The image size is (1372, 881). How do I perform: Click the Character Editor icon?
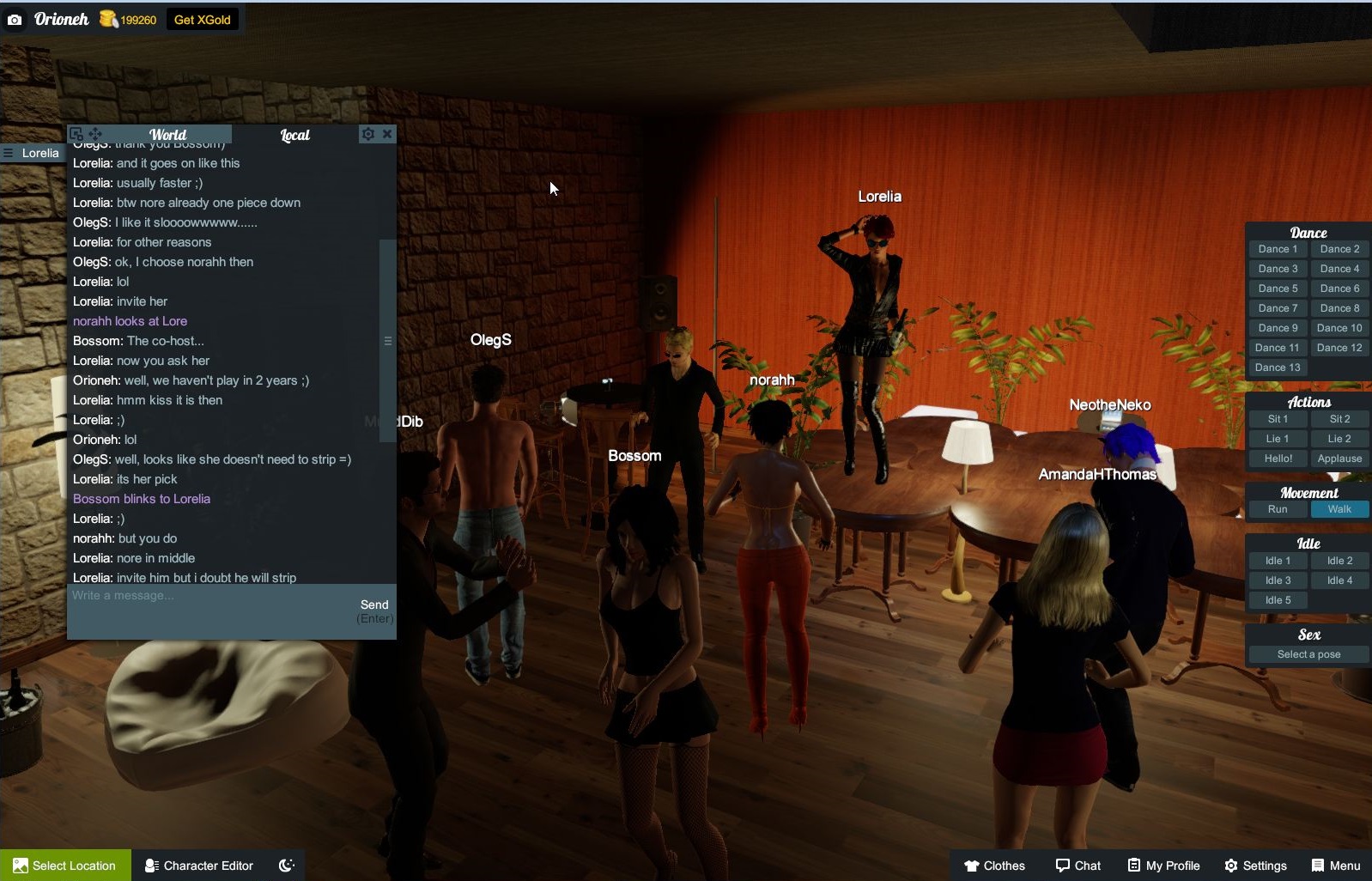[151, 865]
